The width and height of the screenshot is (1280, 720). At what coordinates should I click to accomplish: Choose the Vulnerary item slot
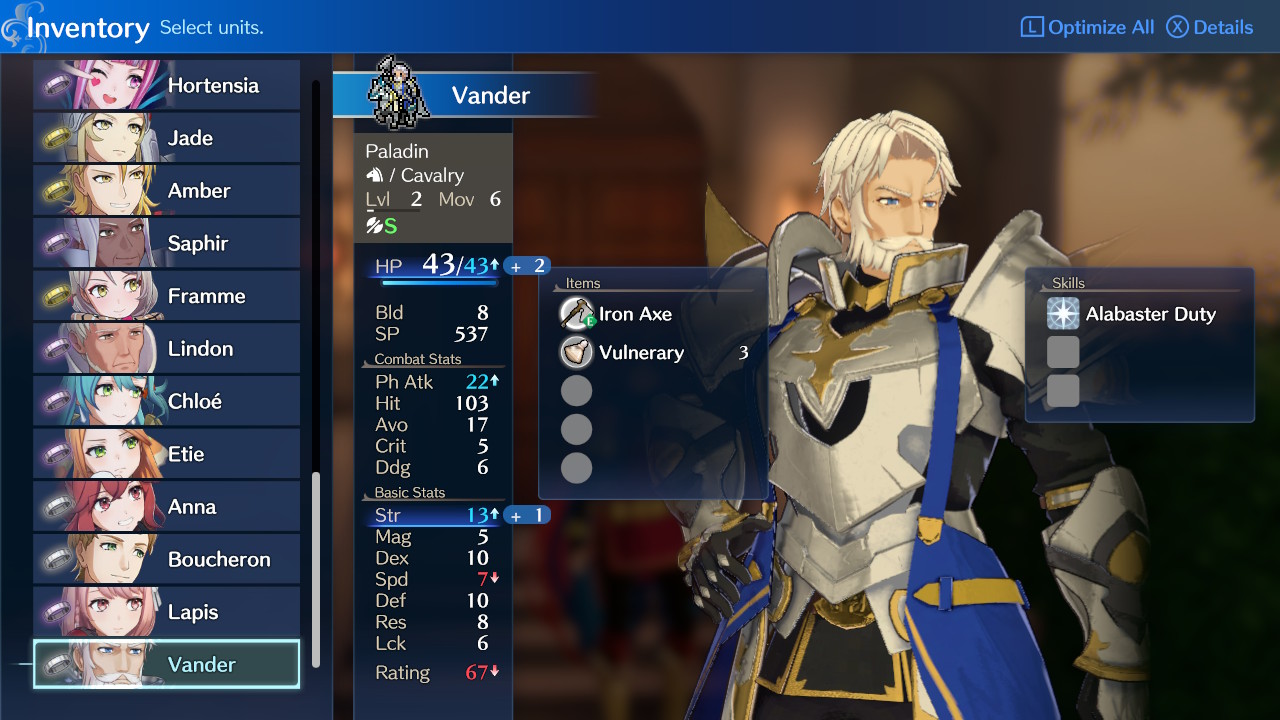coord(641,353)
